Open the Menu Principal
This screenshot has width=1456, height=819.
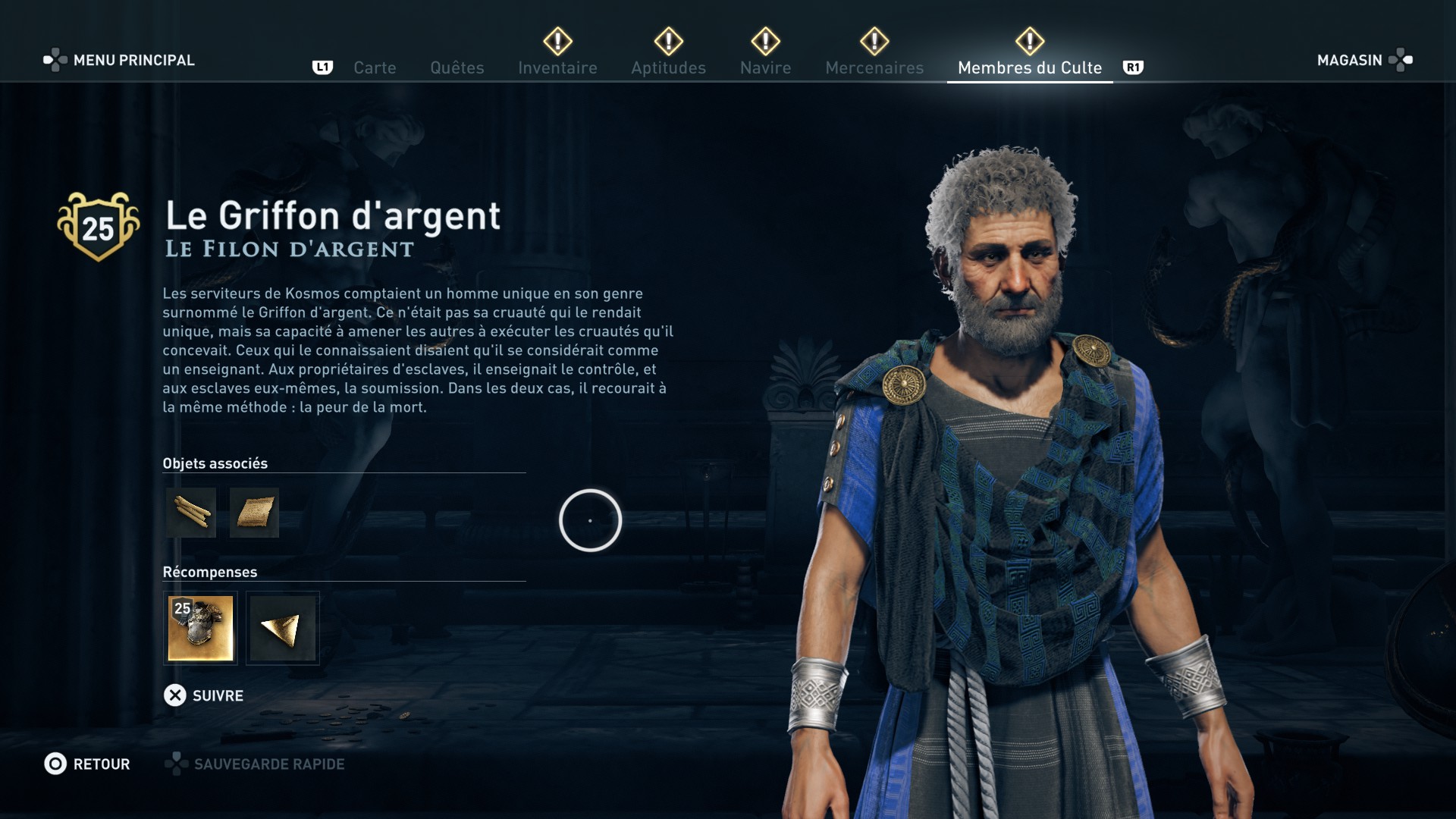120,60
